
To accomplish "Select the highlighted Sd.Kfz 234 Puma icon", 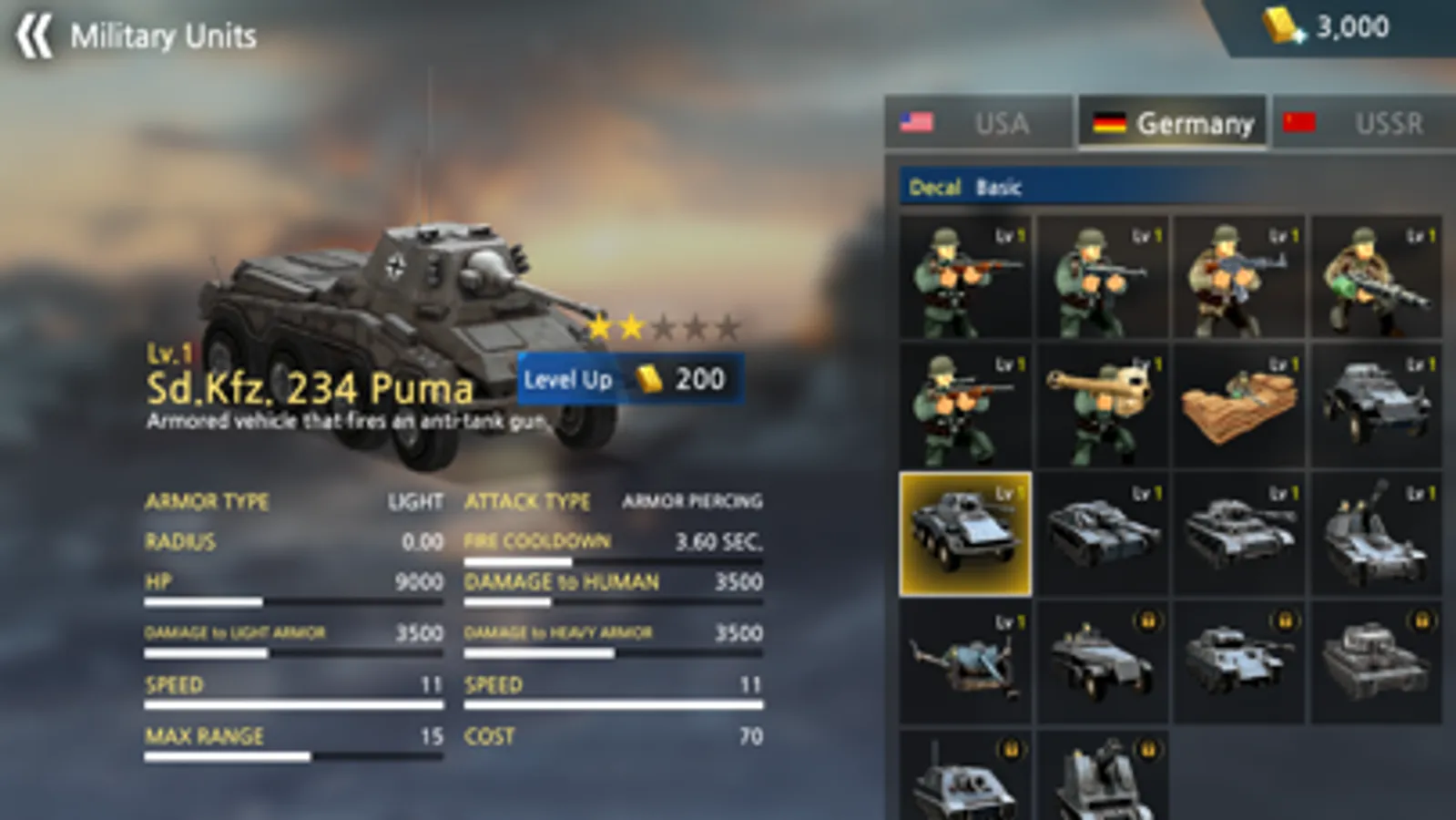I will click(x=965, y=533).
